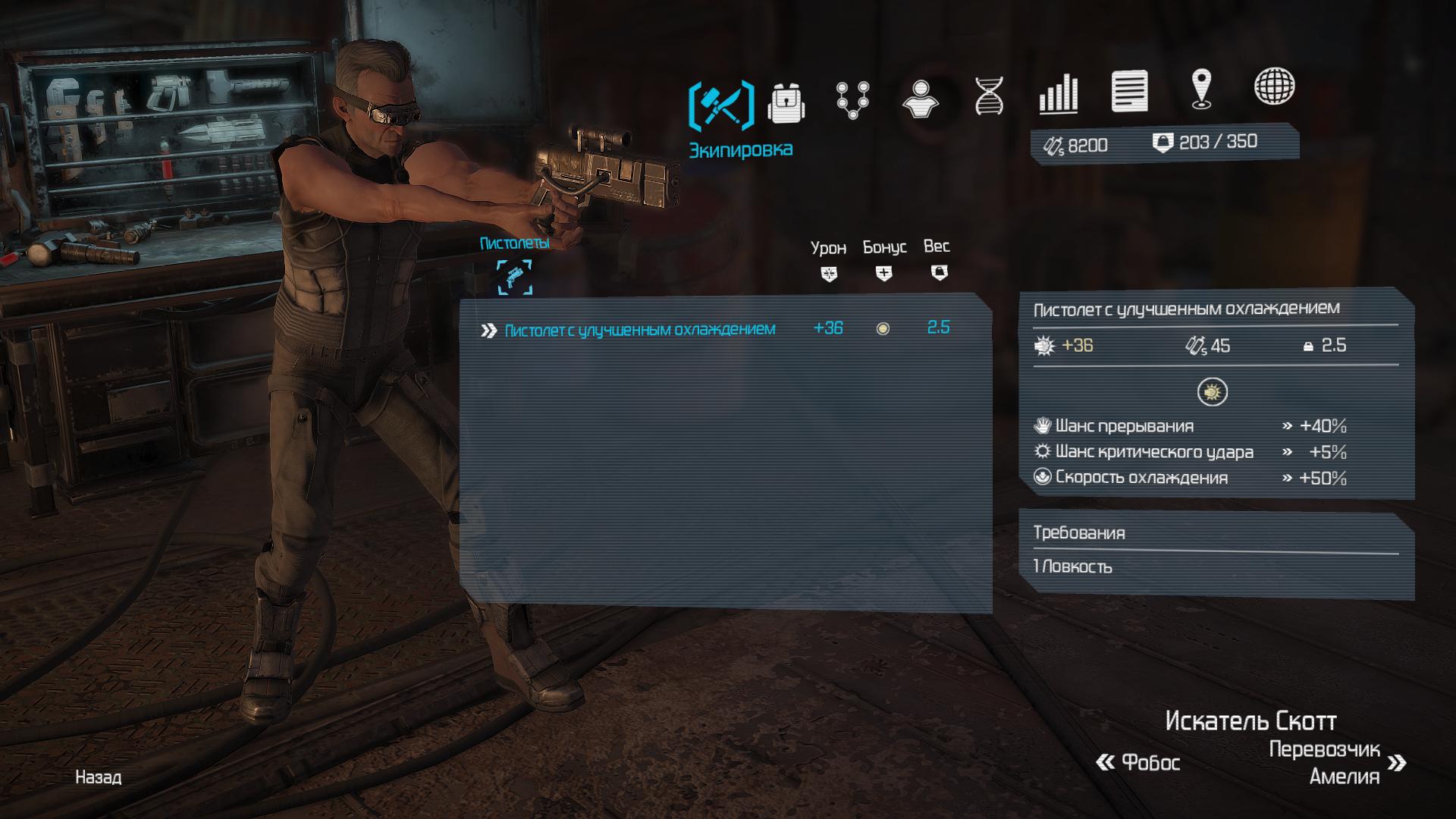Screen dimensions: 1456x819
Task: Go back with the Назад button
Action: [x=99, y=777]
